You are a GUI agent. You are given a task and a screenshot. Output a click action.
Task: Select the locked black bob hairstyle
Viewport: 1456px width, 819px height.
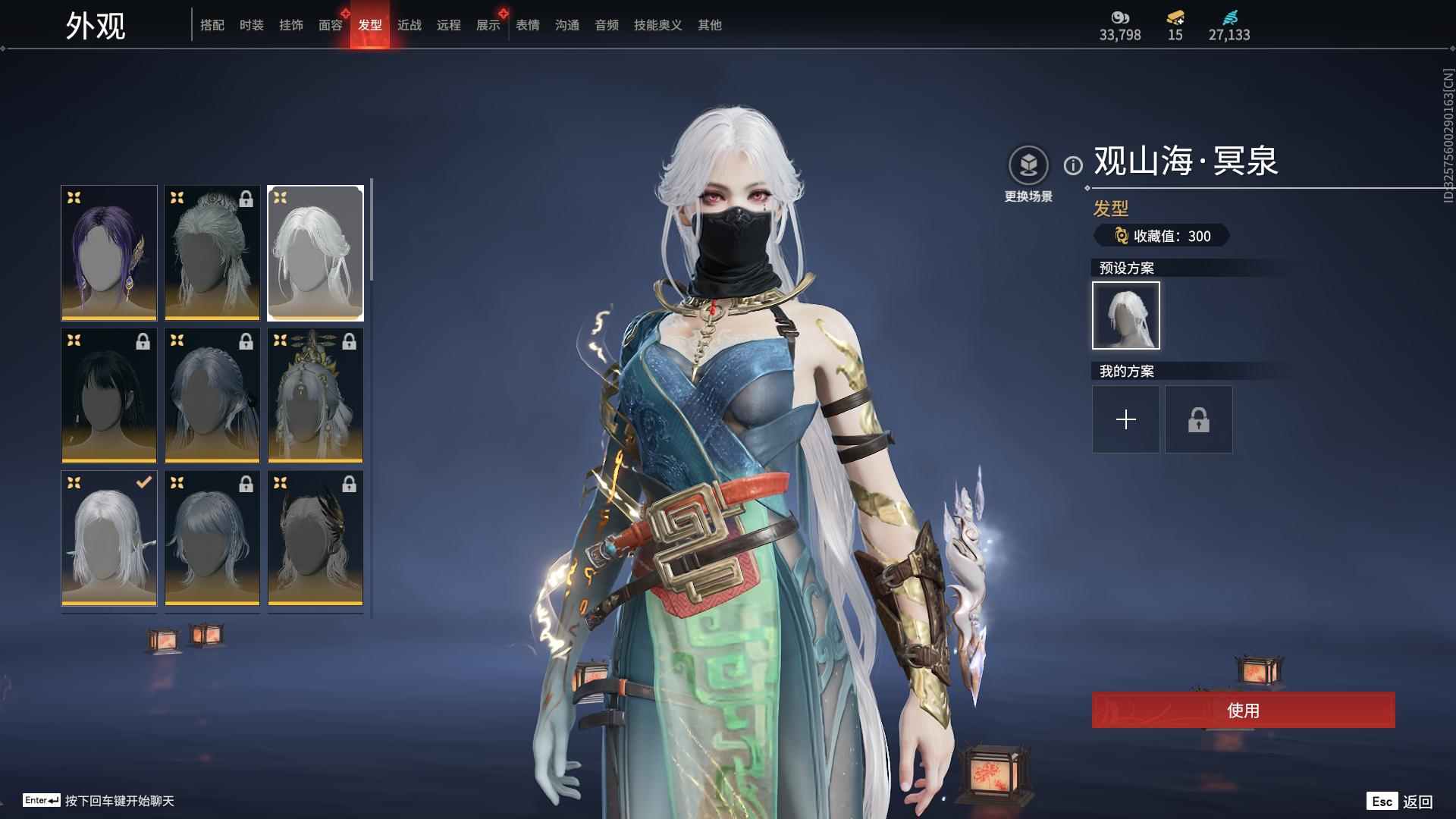[109, 395]
